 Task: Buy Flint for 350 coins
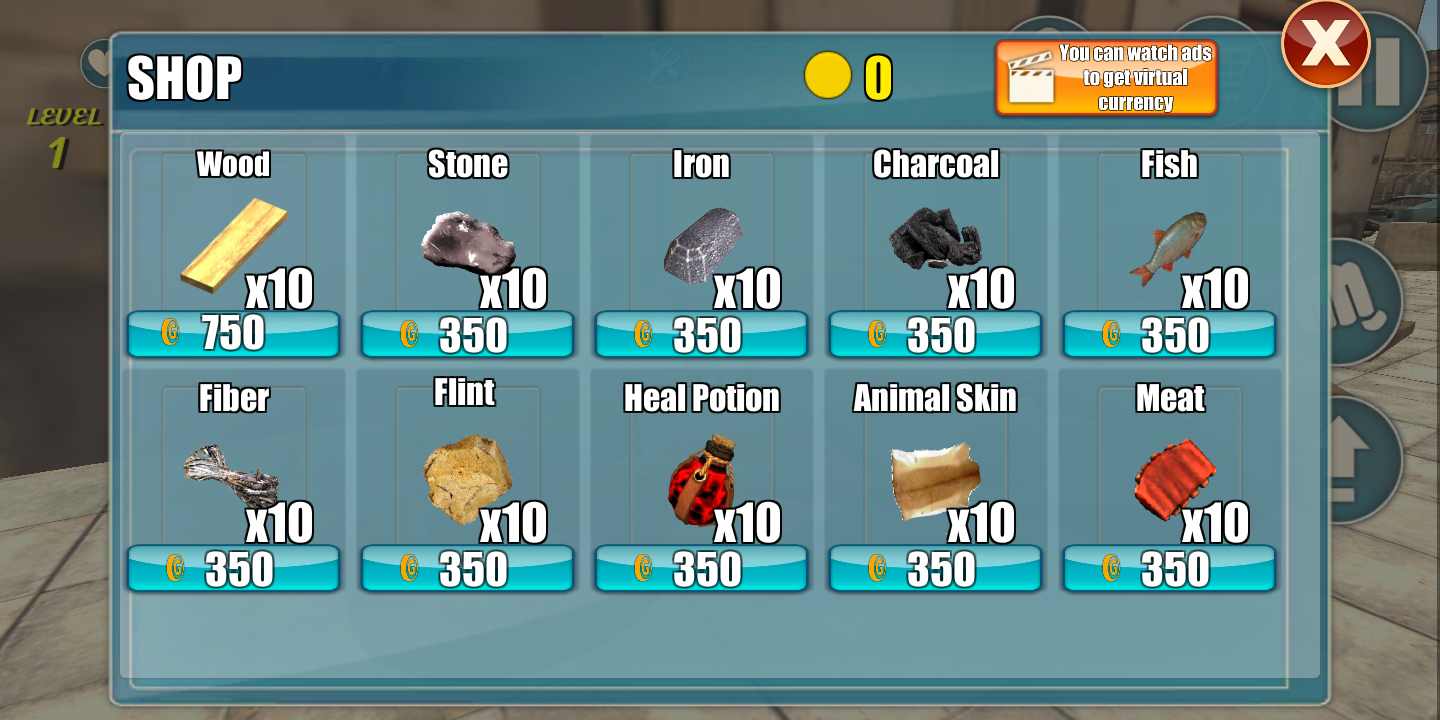click(x=467, y=568)
